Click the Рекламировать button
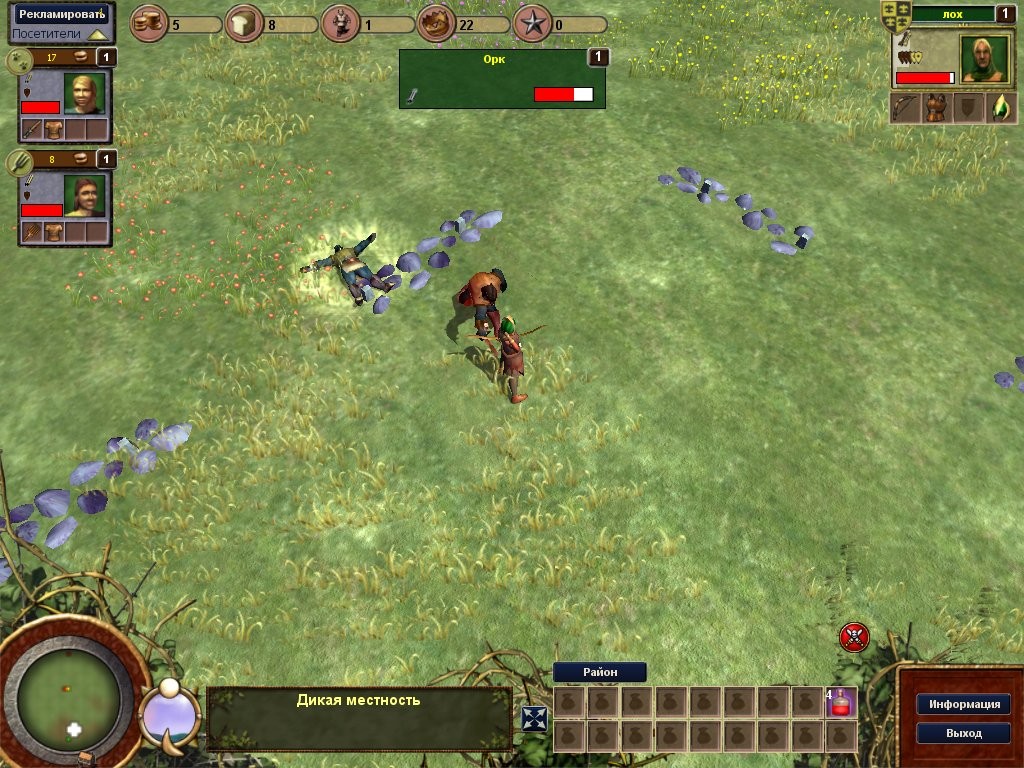1024x768 pixels. pos(60,15)
